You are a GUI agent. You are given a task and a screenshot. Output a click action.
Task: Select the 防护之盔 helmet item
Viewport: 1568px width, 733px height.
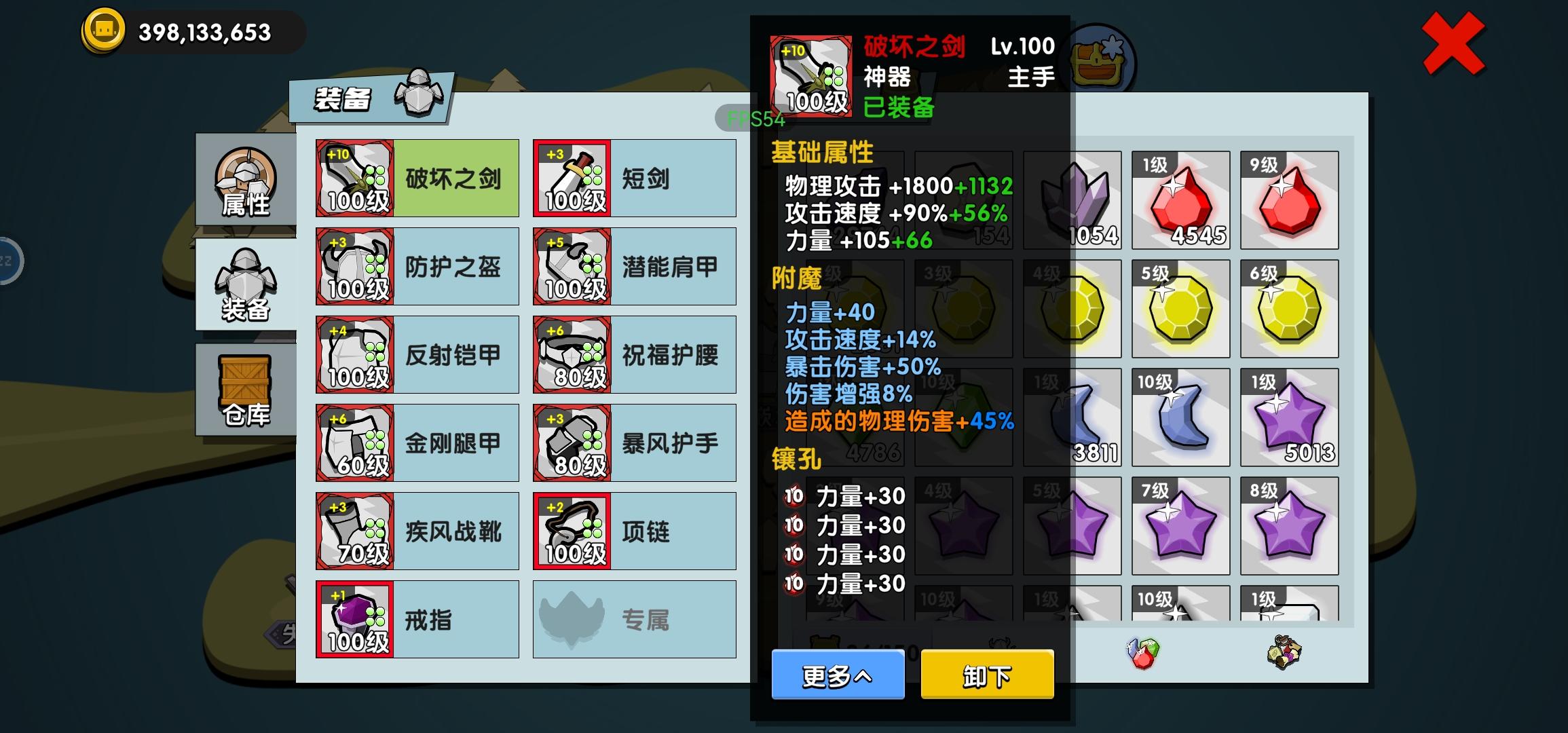coord(417,265)
